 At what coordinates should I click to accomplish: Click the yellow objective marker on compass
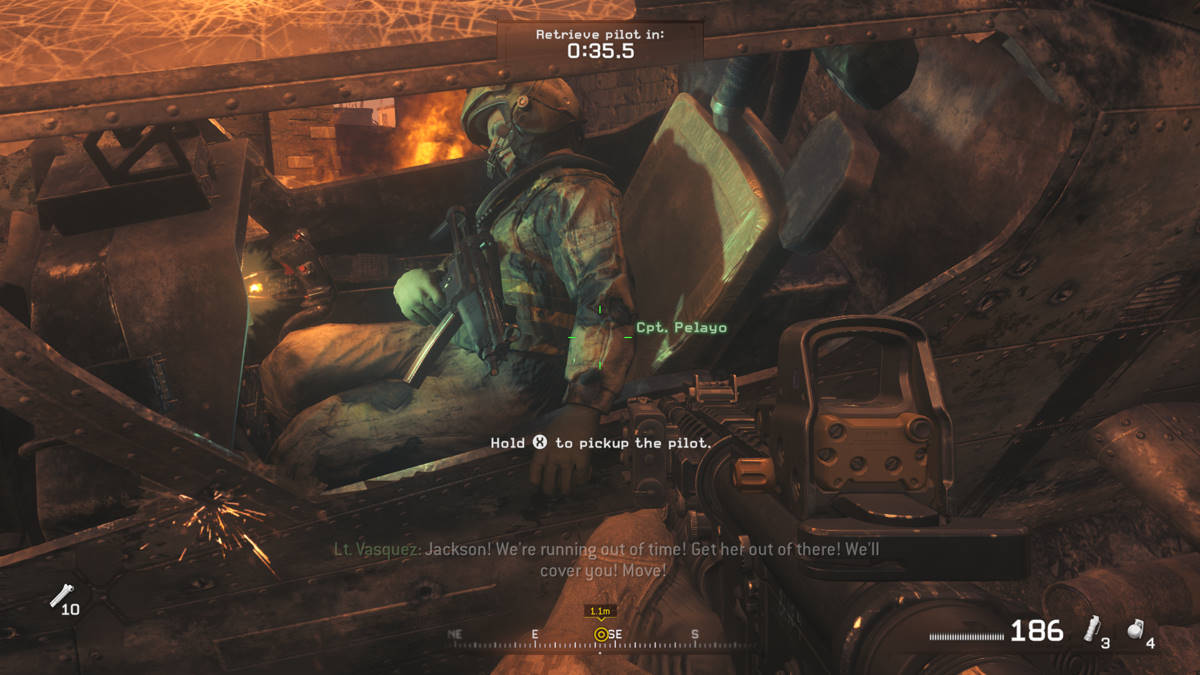[600, 634]
